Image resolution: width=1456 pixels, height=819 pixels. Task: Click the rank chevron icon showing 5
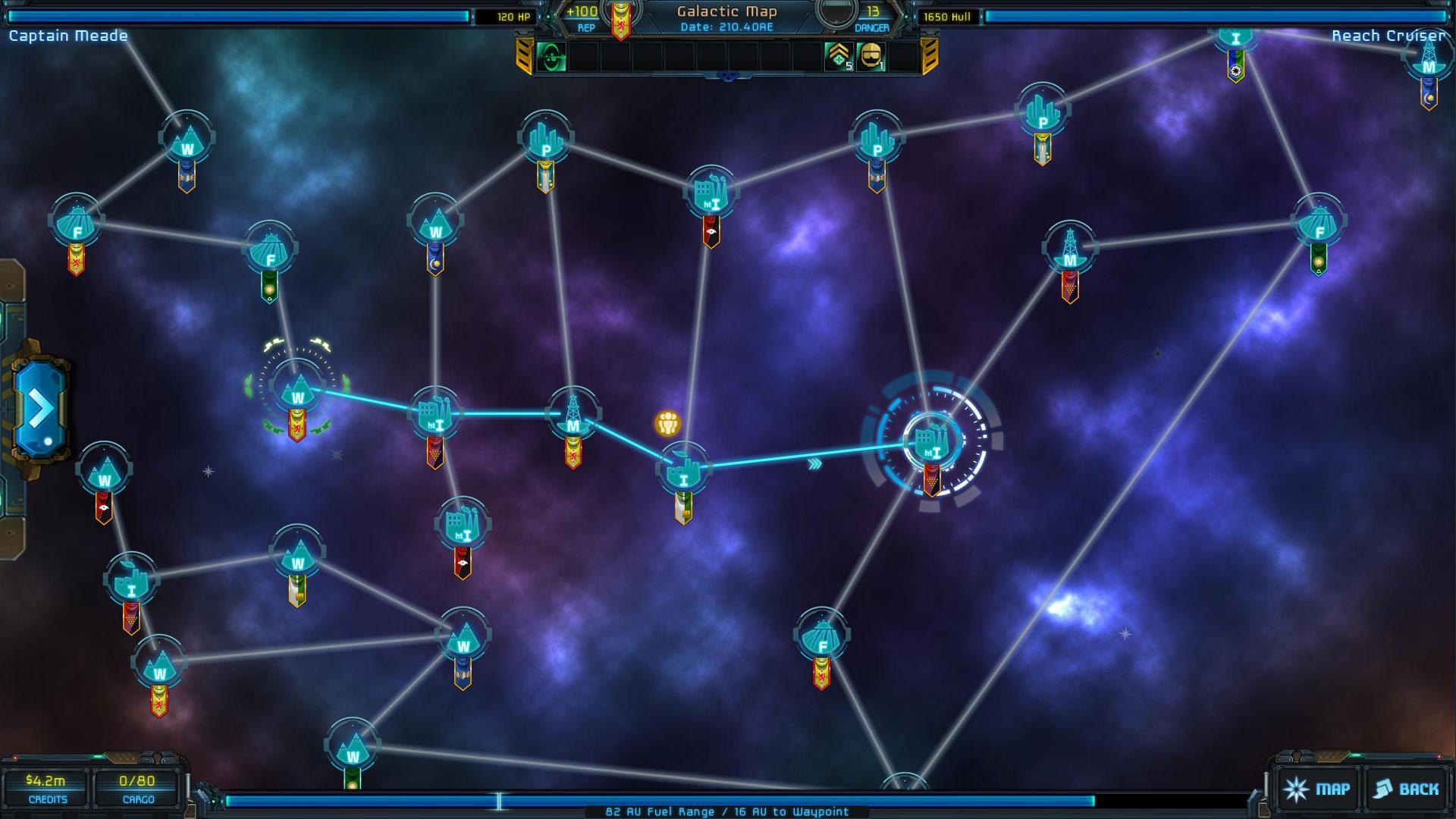tap(839, 56)
